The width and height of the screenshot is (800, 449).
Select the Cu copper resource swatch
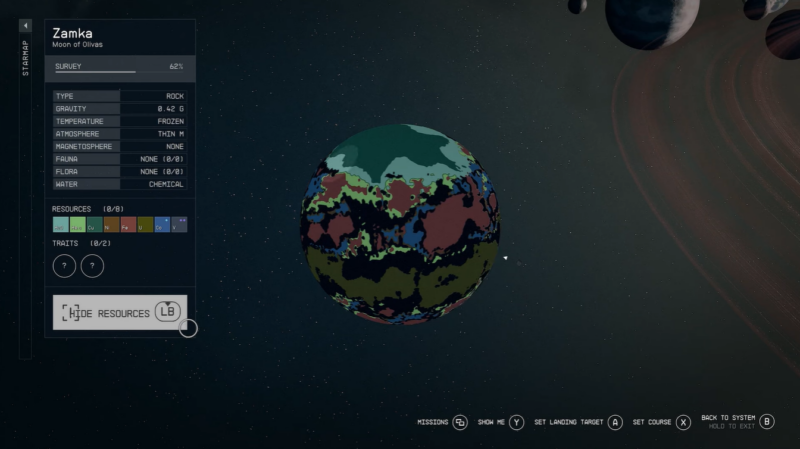94,225
